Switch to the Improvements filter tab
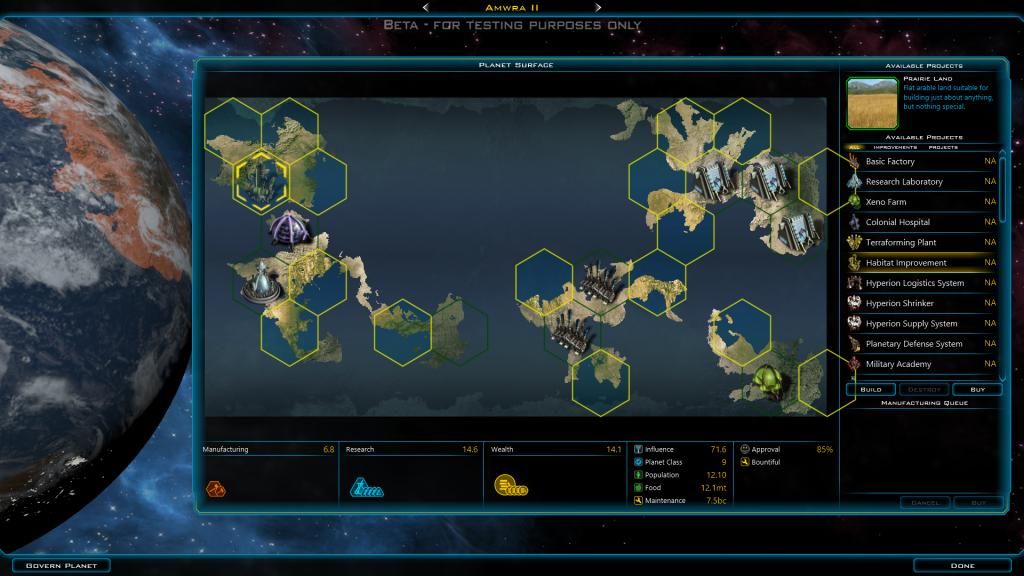The width and height of the screenshot is (1024, 576). (x=895, y=147)
